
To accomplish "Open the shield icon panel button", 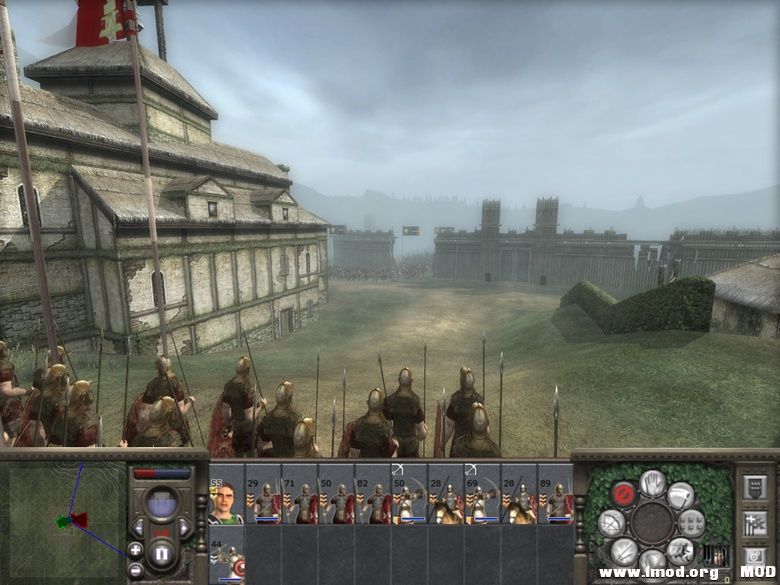I will point(753,487).
